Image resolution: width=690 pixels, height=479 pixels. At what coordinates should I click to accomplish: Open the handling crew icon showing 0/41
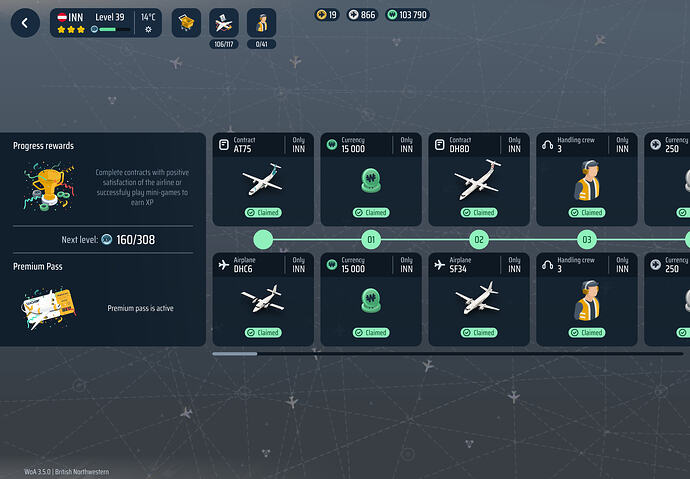[261, 24]
